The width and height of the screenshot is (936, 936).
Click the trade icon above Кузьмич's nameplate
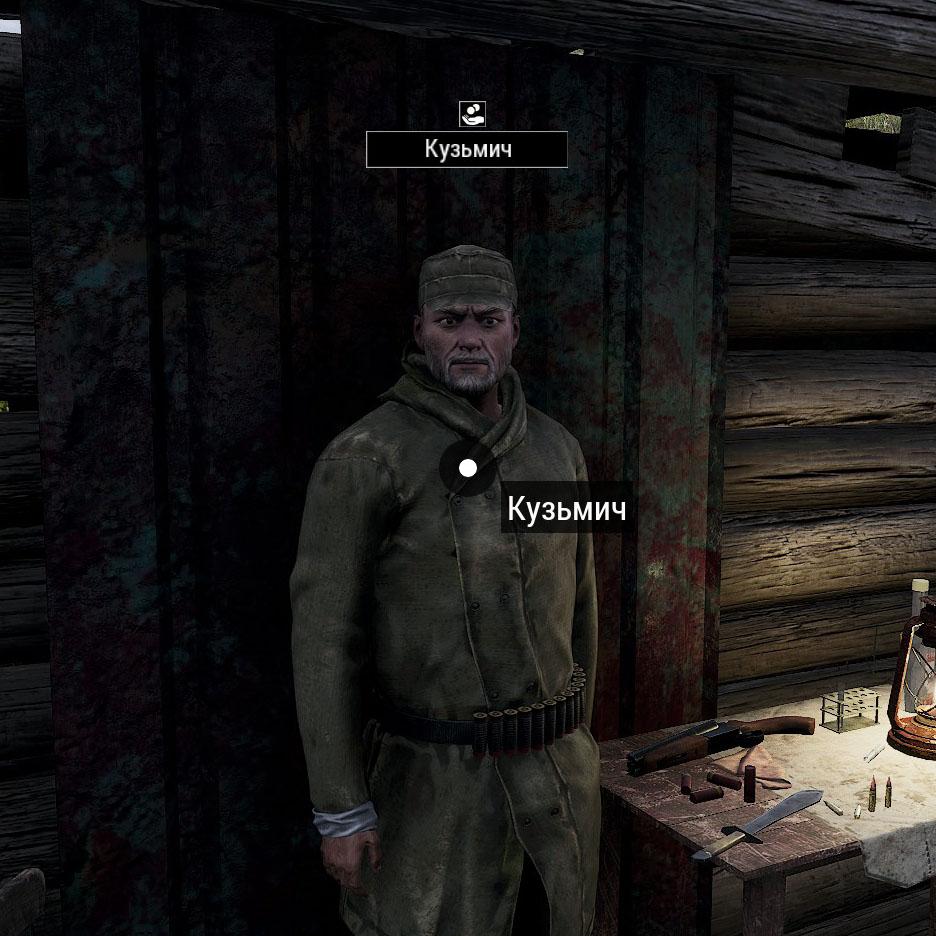[471, 114]
